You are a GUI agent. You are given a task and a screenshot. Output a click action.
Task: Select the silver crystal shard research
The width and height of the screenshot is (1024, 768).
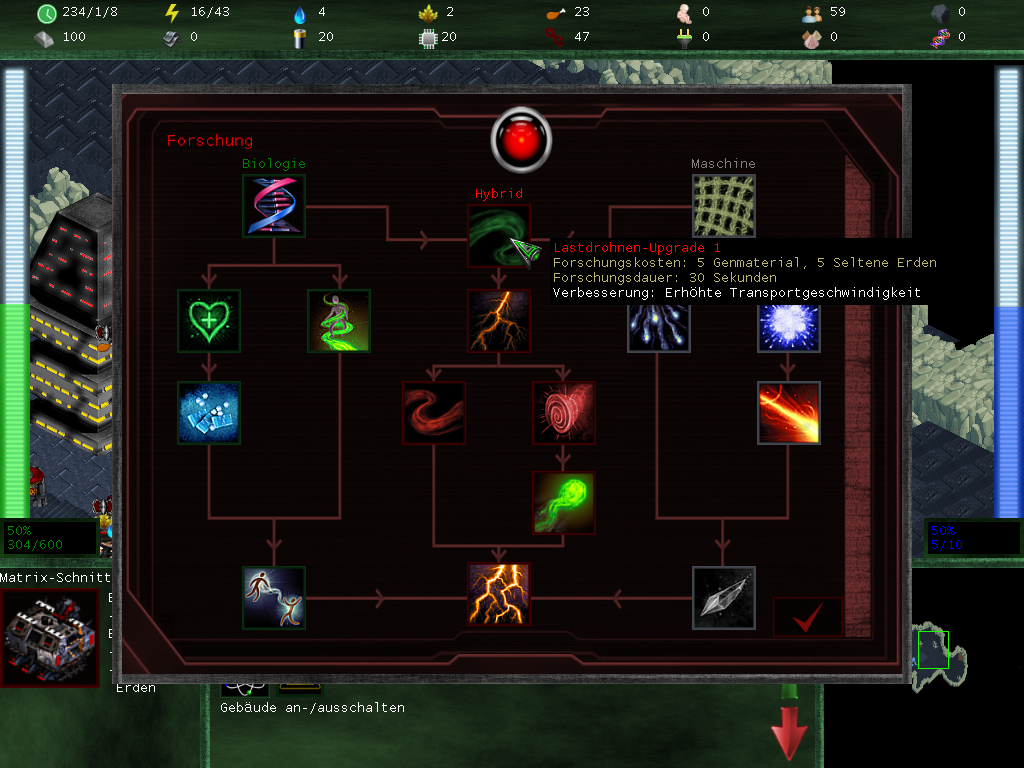[x=723, y=597]
